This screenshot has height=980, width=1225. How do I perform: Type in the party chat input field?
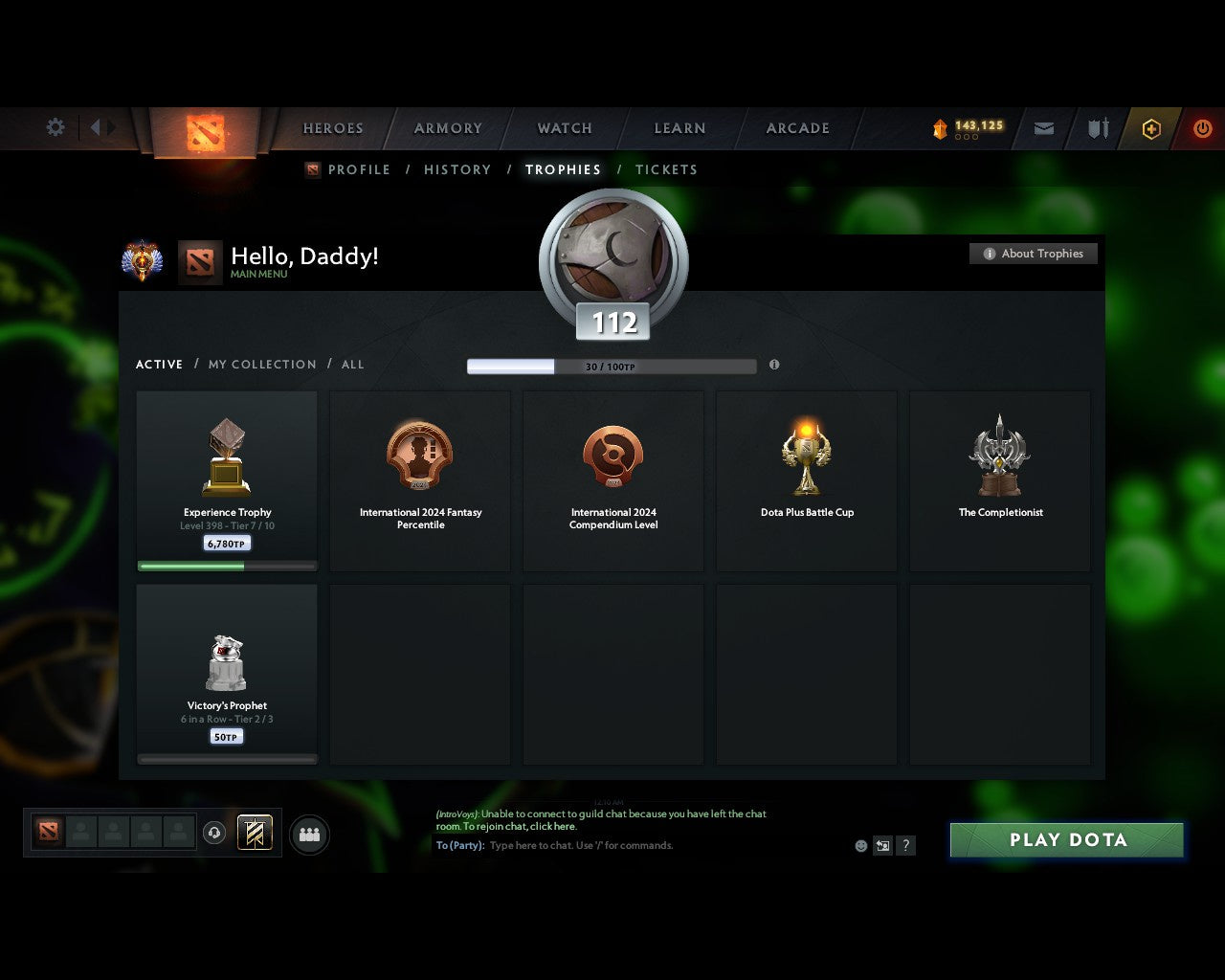[622, 845]
